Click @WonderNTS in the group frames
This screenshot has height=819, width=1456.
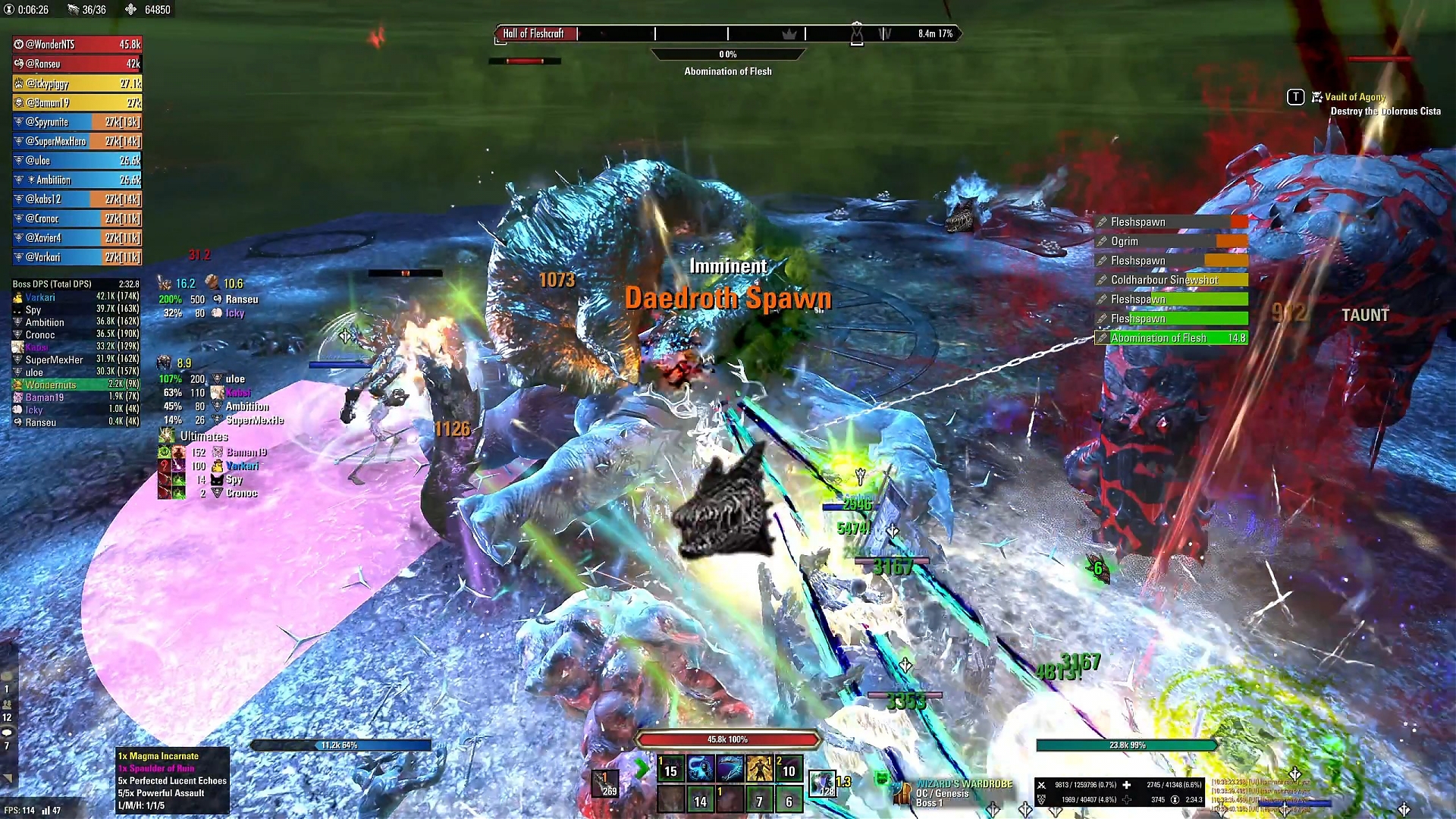[76, 44]
